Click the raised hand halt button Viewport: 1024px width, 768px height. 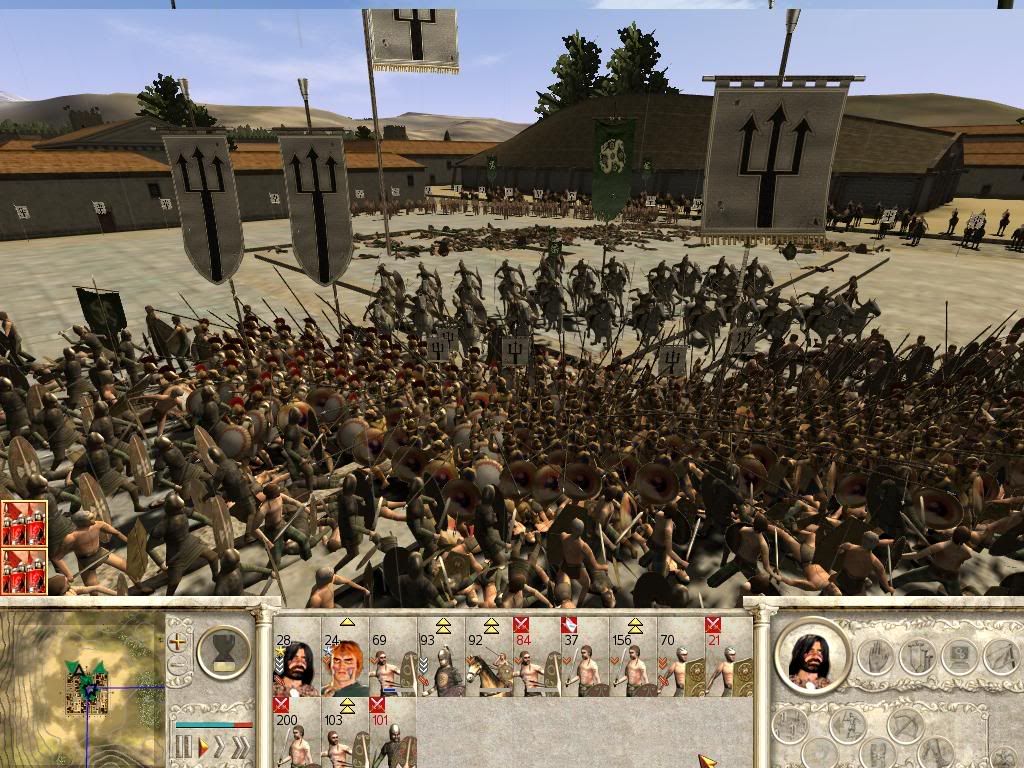(x=877, y=657)
